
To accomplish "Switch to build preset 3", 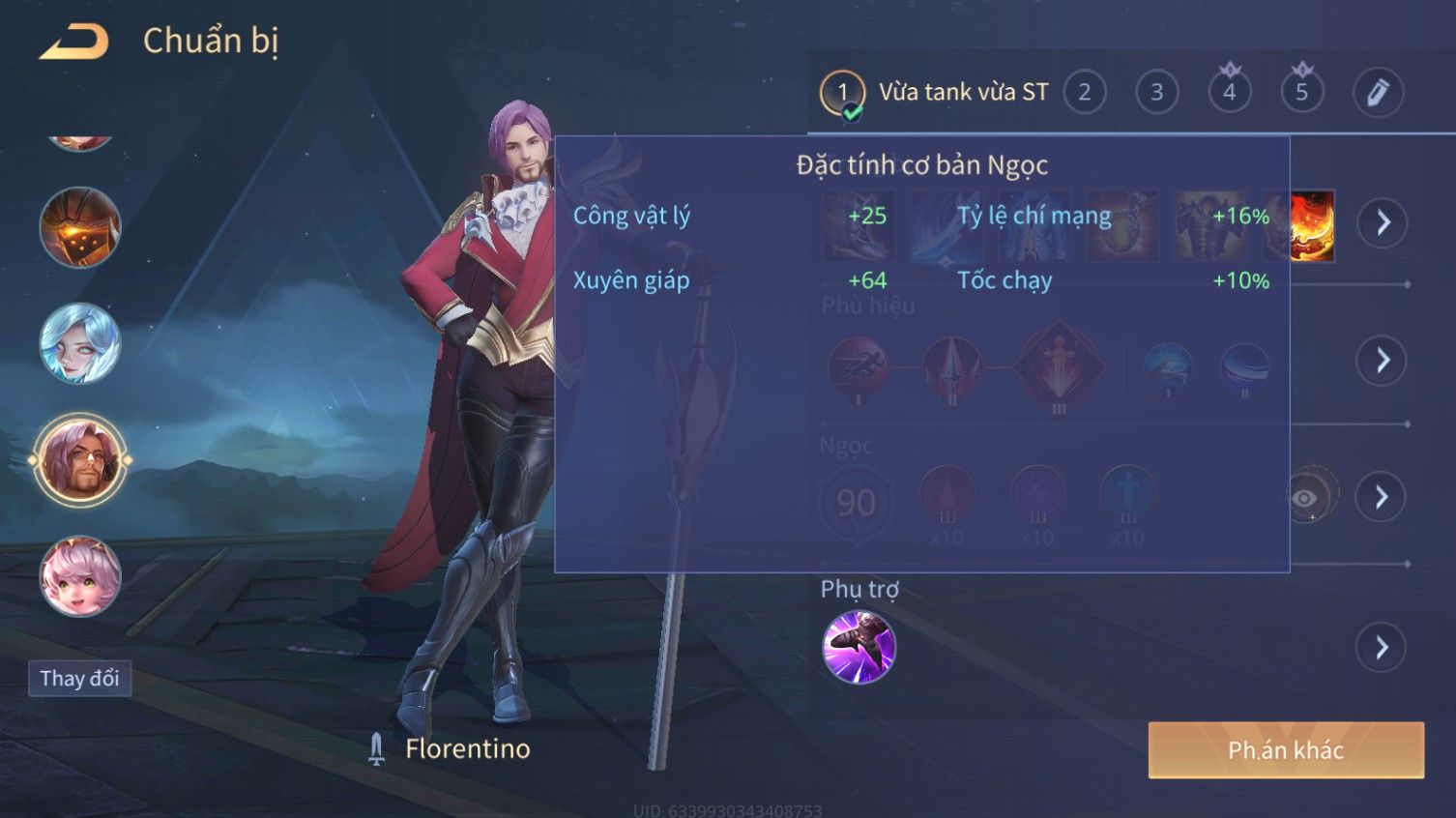I will (x=1156, y=93).
